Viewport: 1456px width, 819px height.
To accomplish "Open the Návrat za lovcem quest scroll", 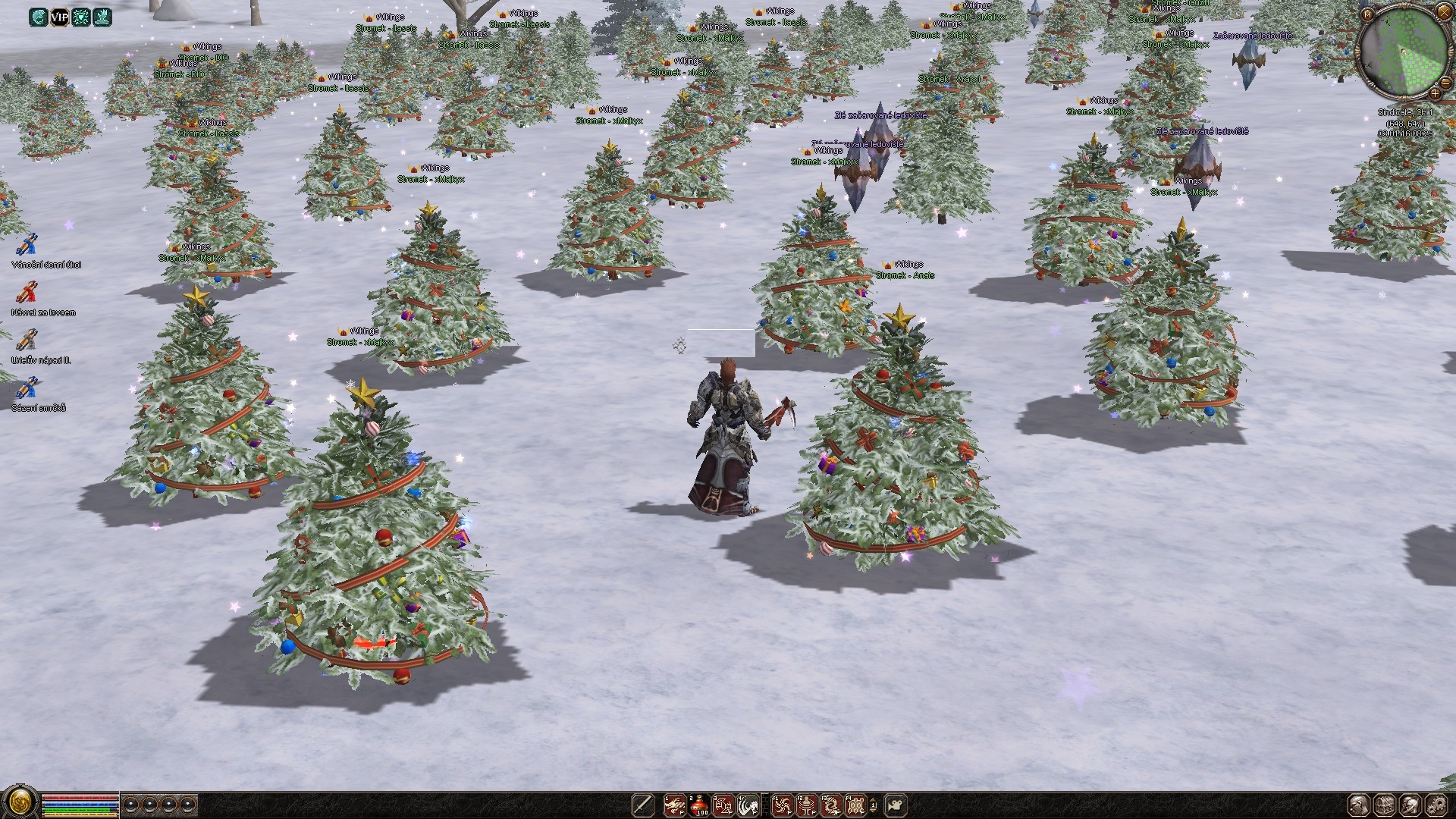I will [27, 293].
